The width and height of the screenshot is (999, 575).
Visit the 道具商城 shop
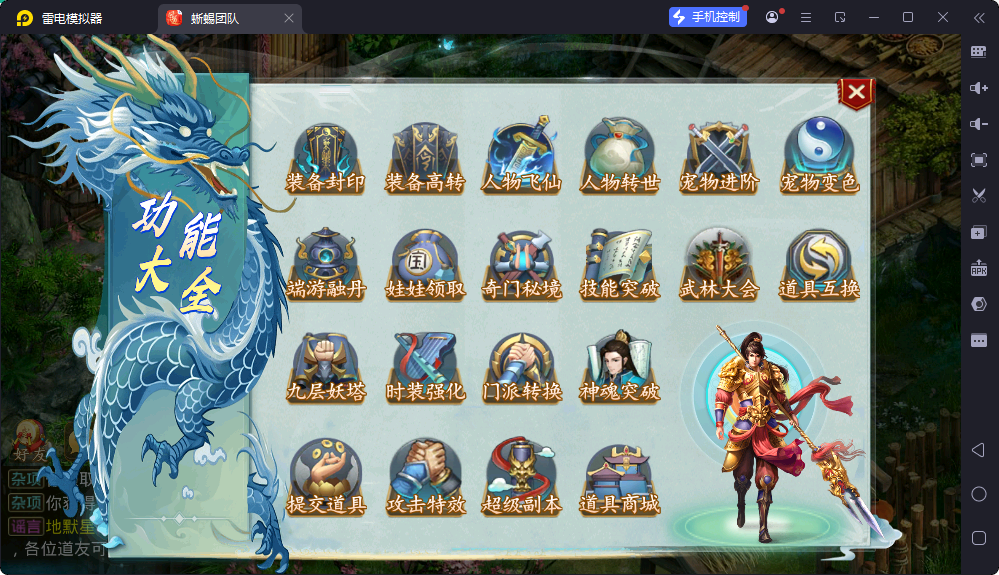(620, 478)
